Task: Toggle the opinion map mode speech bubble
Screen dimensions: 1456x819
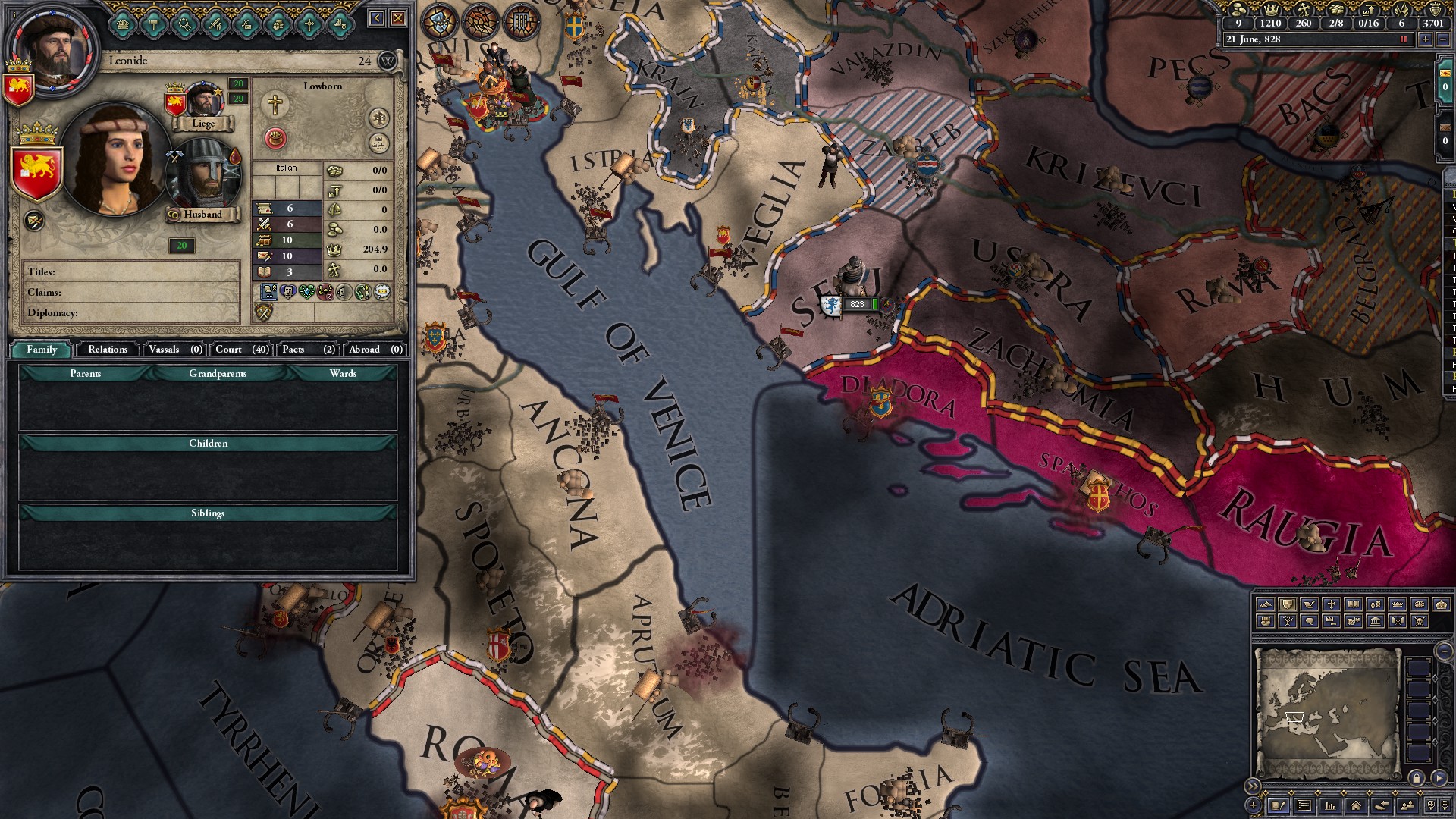Action: pos(1310,622)
